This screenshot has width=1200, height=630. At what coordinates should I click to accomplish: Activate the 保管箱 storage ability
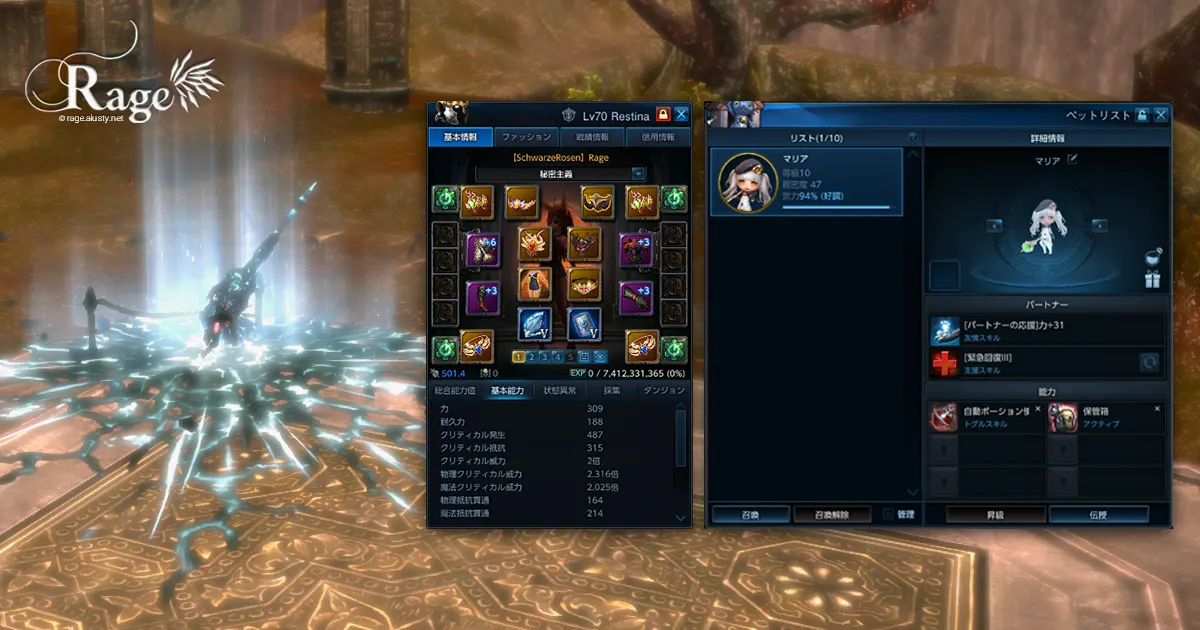tap(1063, 418)
